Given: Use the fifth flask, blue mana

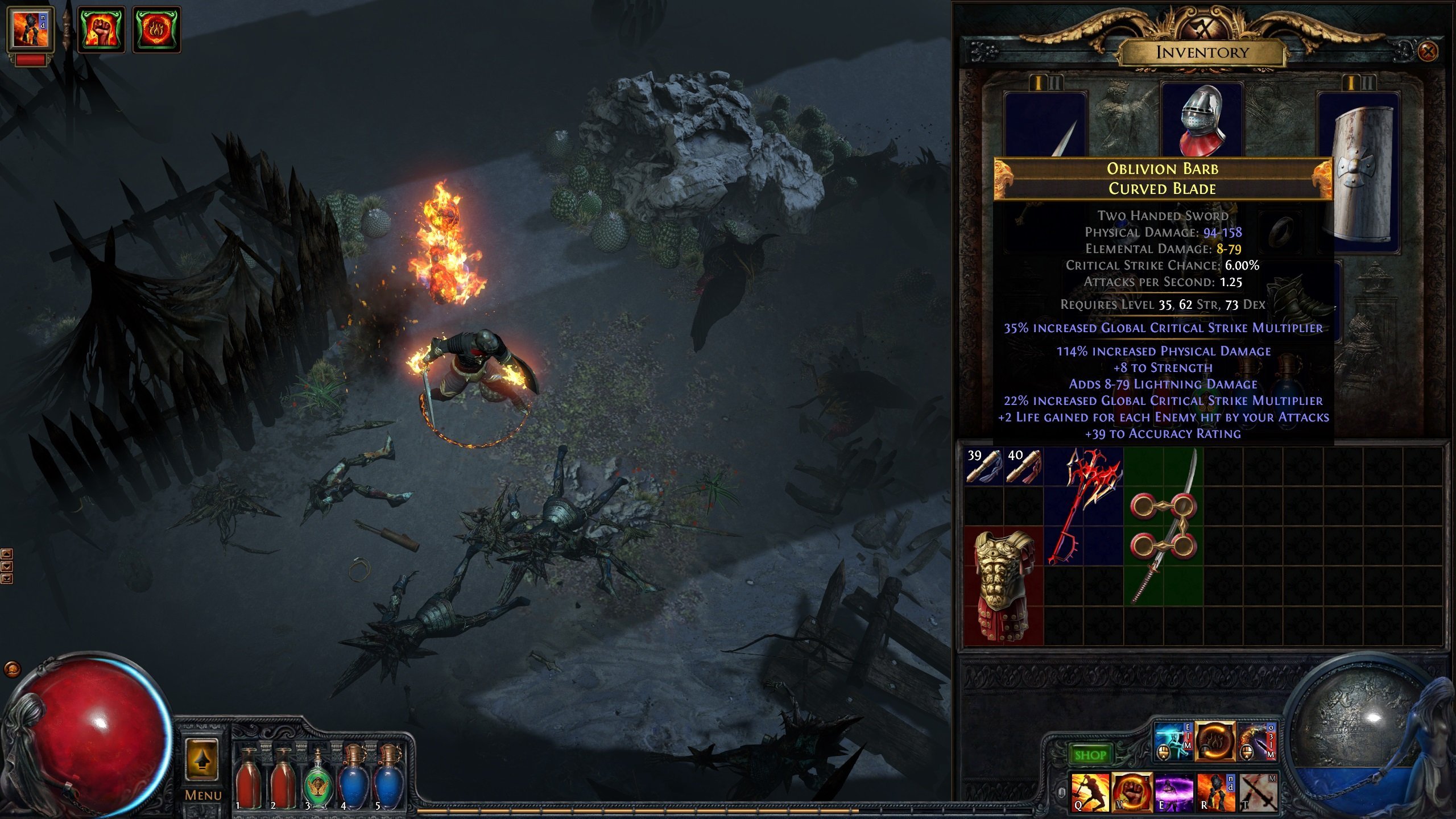Looking at the screenshot, I should click(388, 778).
